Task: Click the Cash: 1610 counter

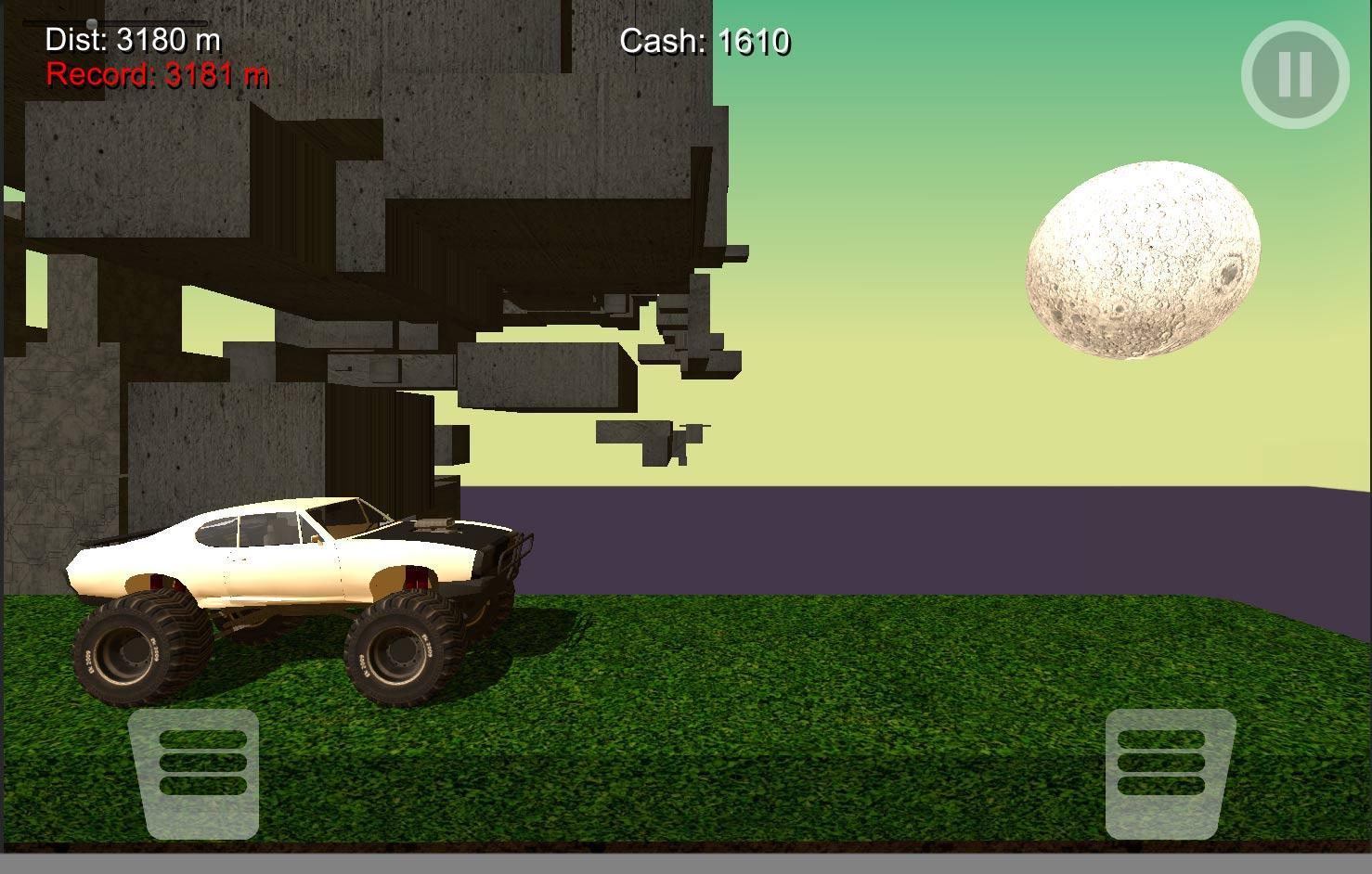Action: tap(707, 41)
